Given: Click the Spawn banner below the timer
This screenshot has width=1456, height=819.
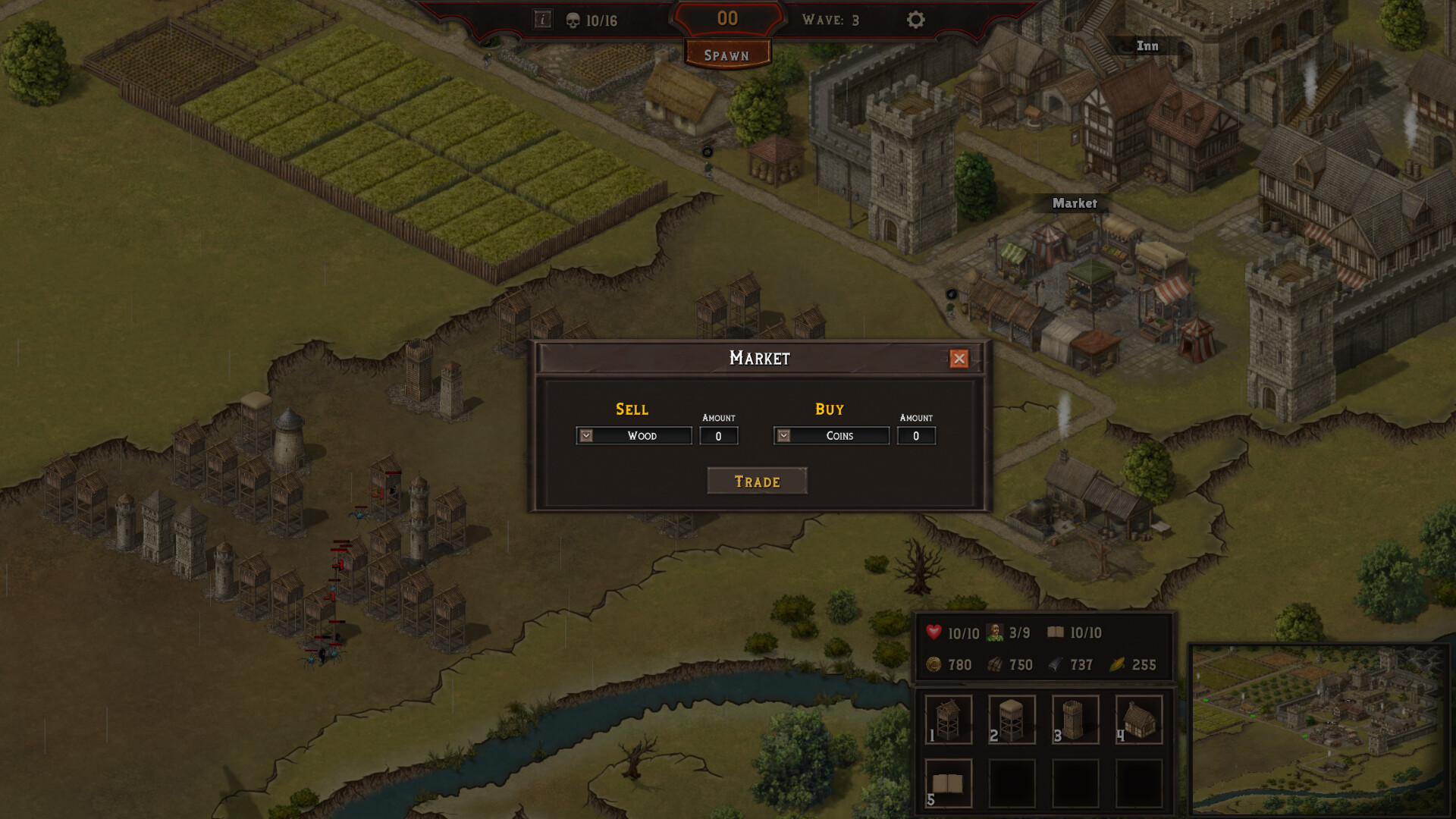Looking at the screenshot, I should 726,55.
